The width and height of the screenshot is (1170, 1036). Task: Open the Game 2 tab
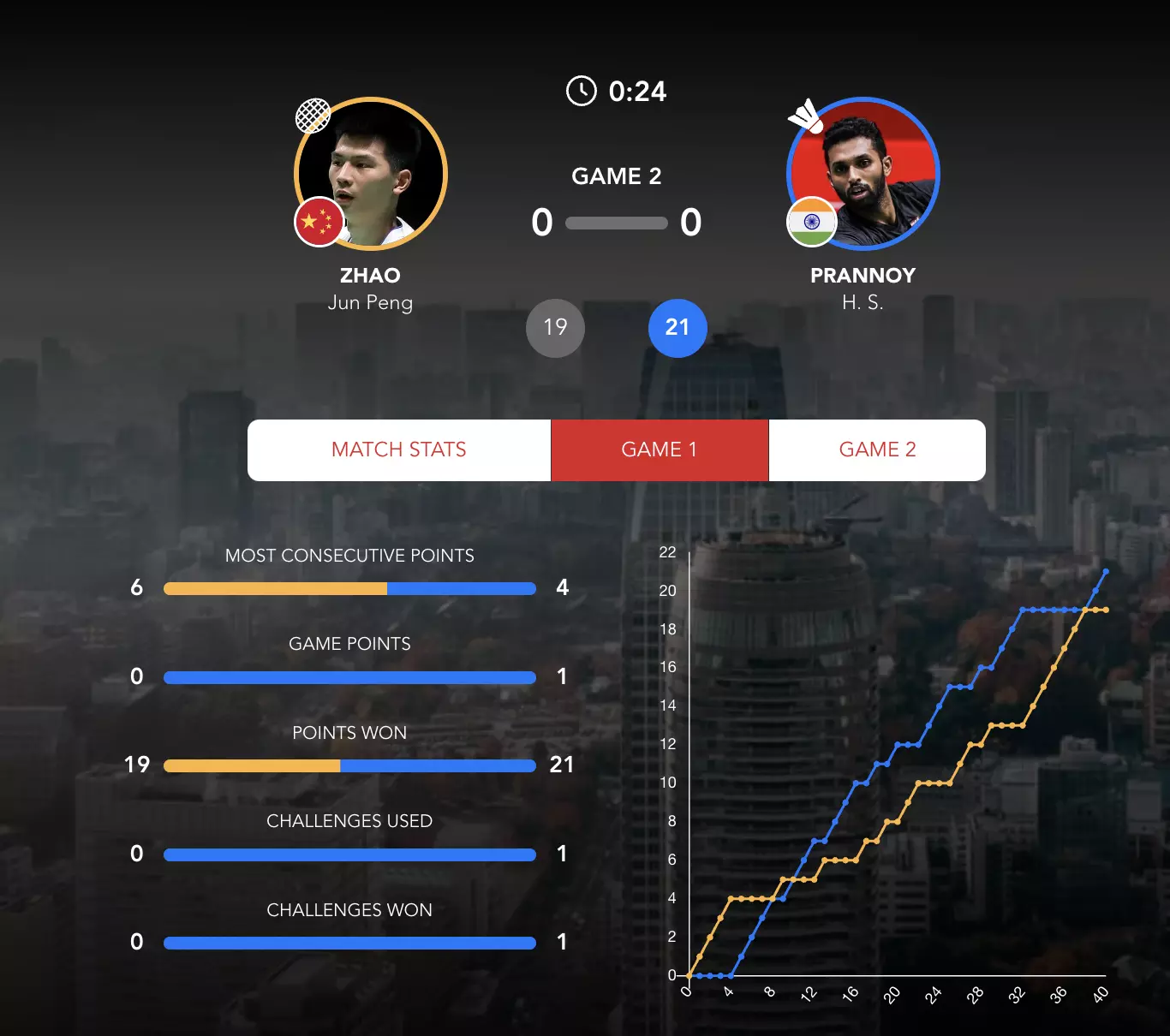[877, 450]
